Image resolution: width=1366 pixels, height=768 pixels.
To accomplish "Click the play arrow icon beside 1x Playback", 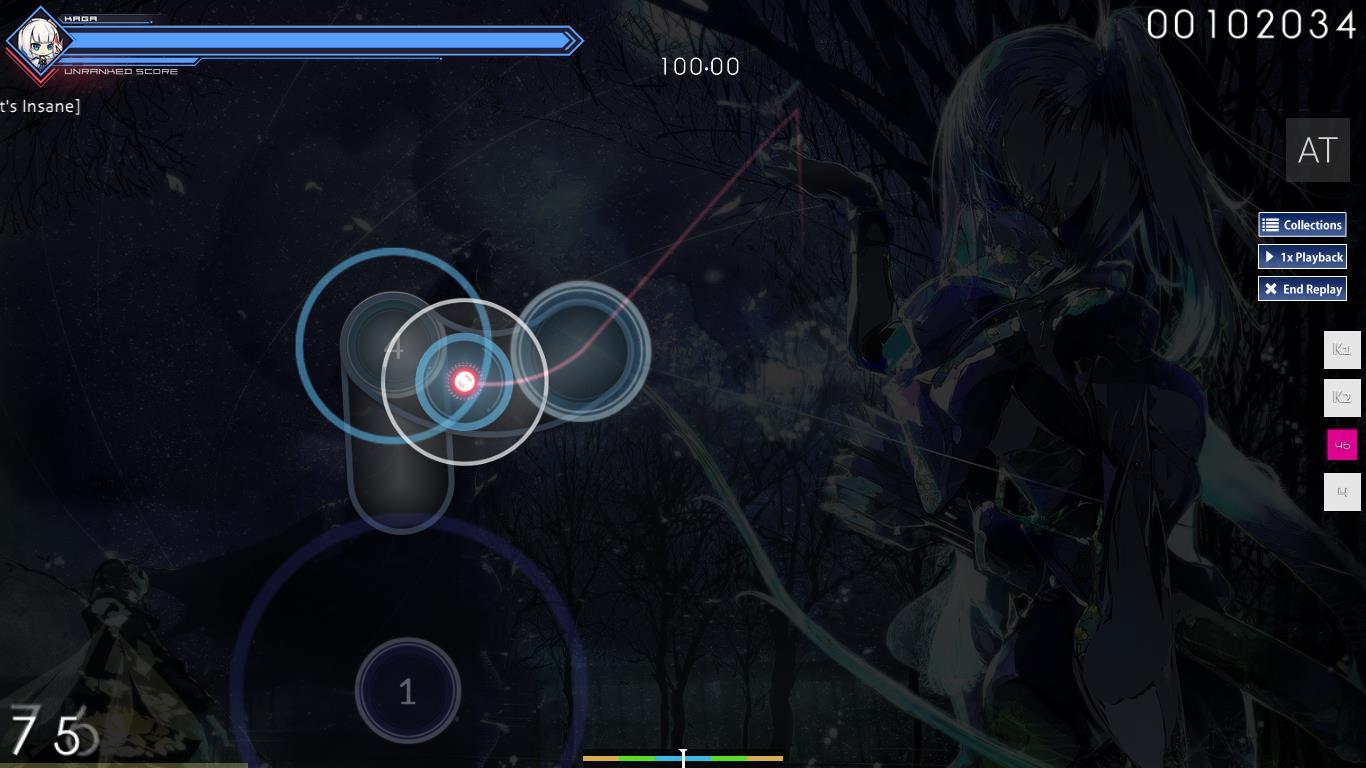I will point(1268,257).
